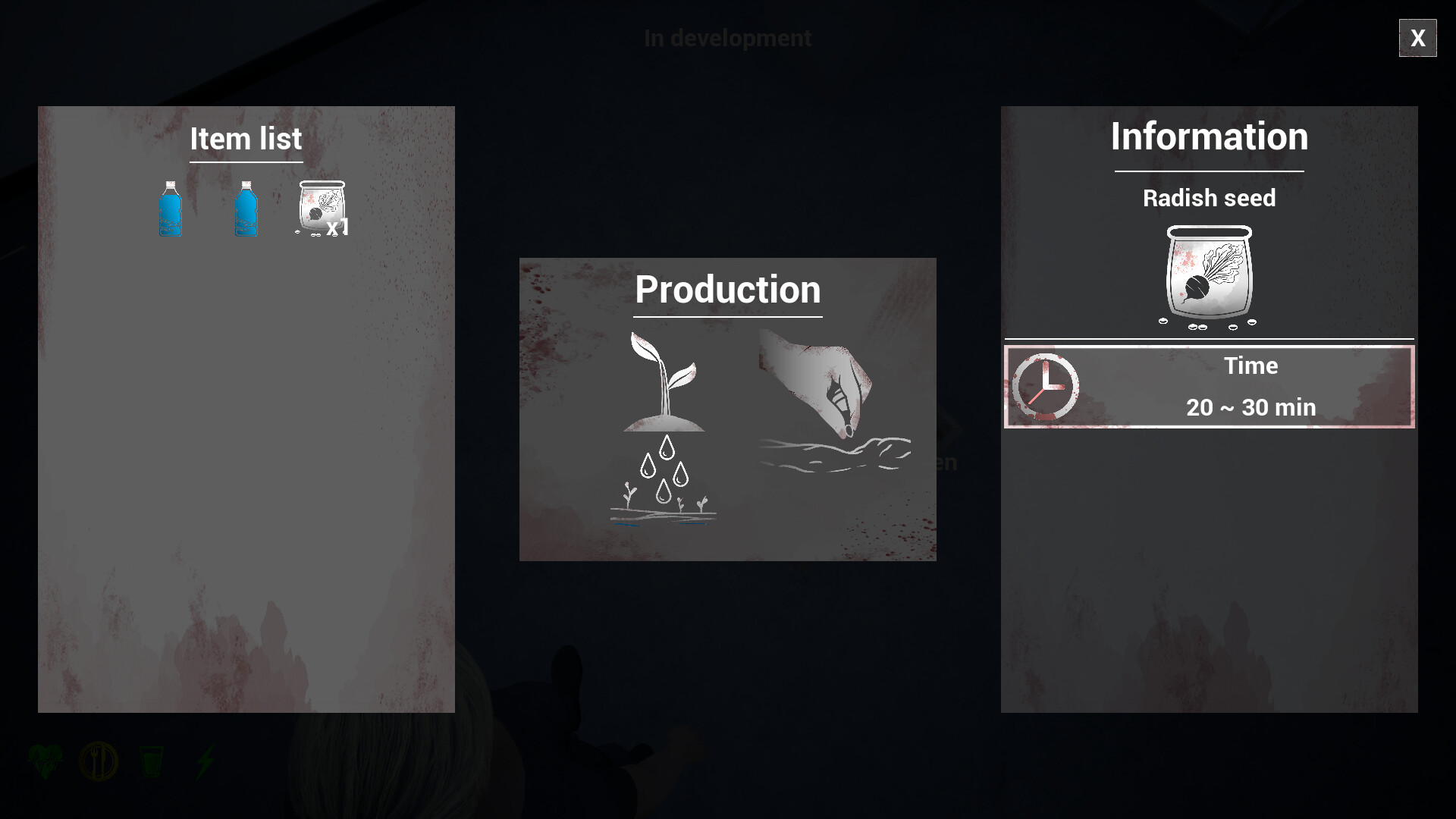Screen dimensions: 1456x819
Task: Click the thirst water glass status icon
Action: point(152,762)
